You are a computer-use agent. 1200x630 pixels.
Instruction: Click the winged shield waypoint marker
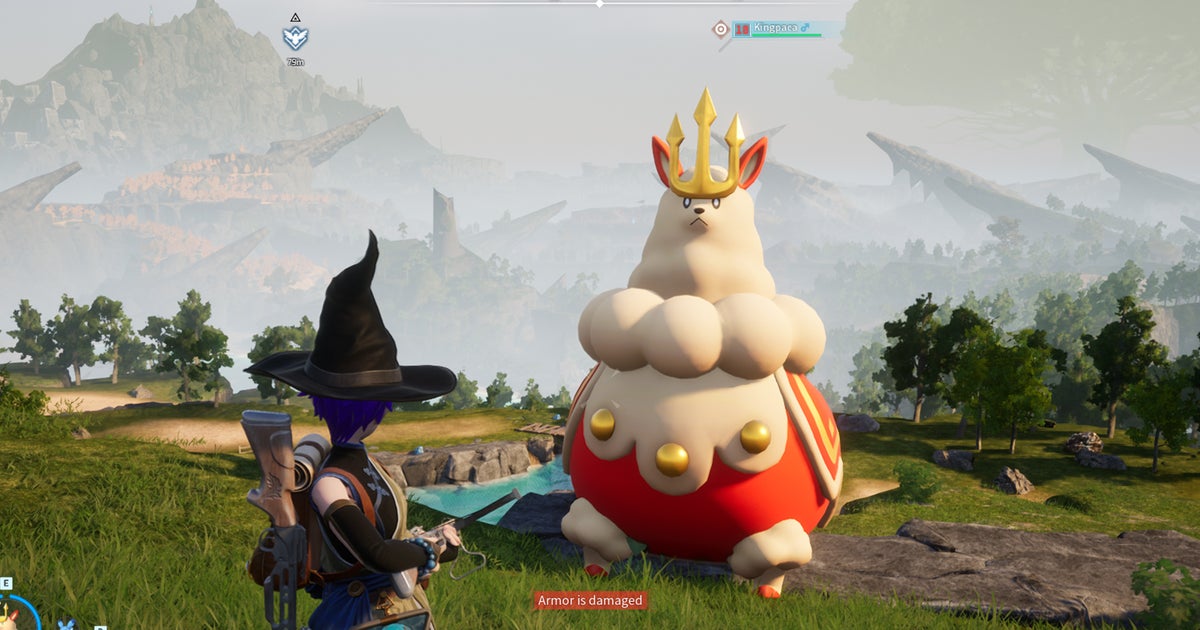(x=295, y=39)
